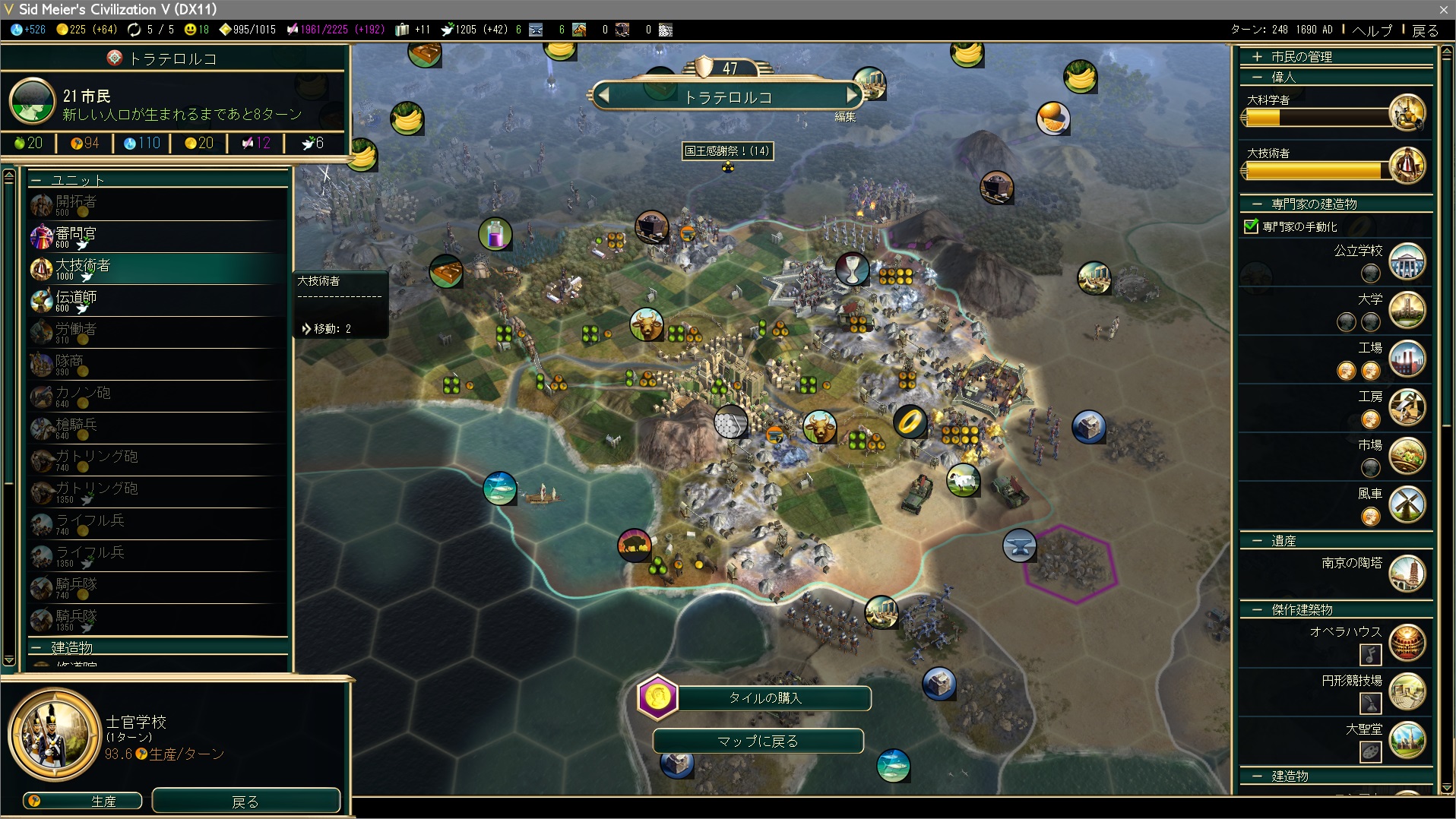
Task: Toggle the 専門家の手動化 checkbox
Action: click(x=1251, y=226)
